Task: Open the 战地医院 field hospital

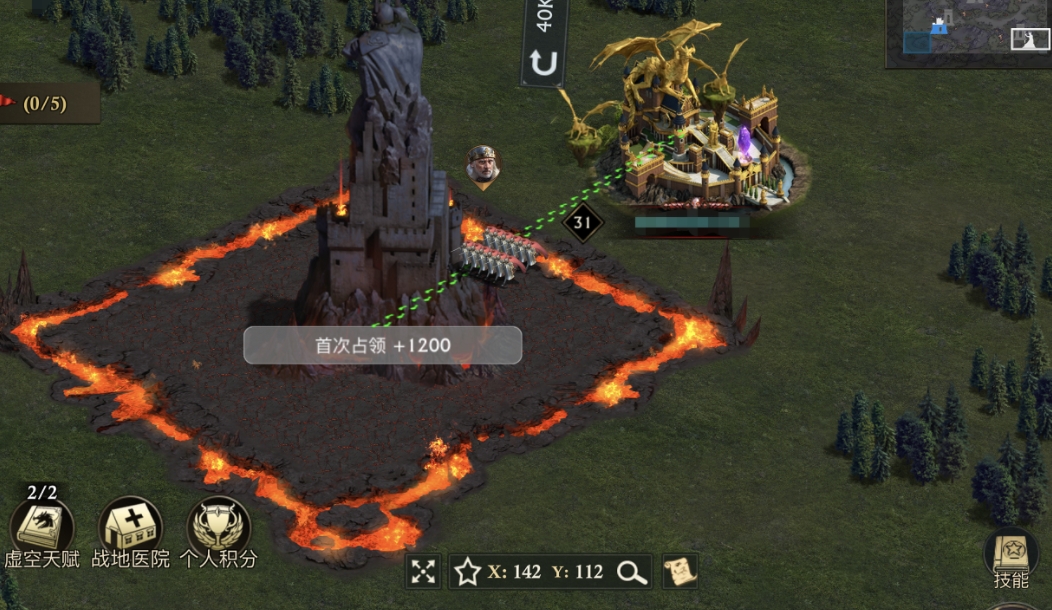Action: (130, 526)
